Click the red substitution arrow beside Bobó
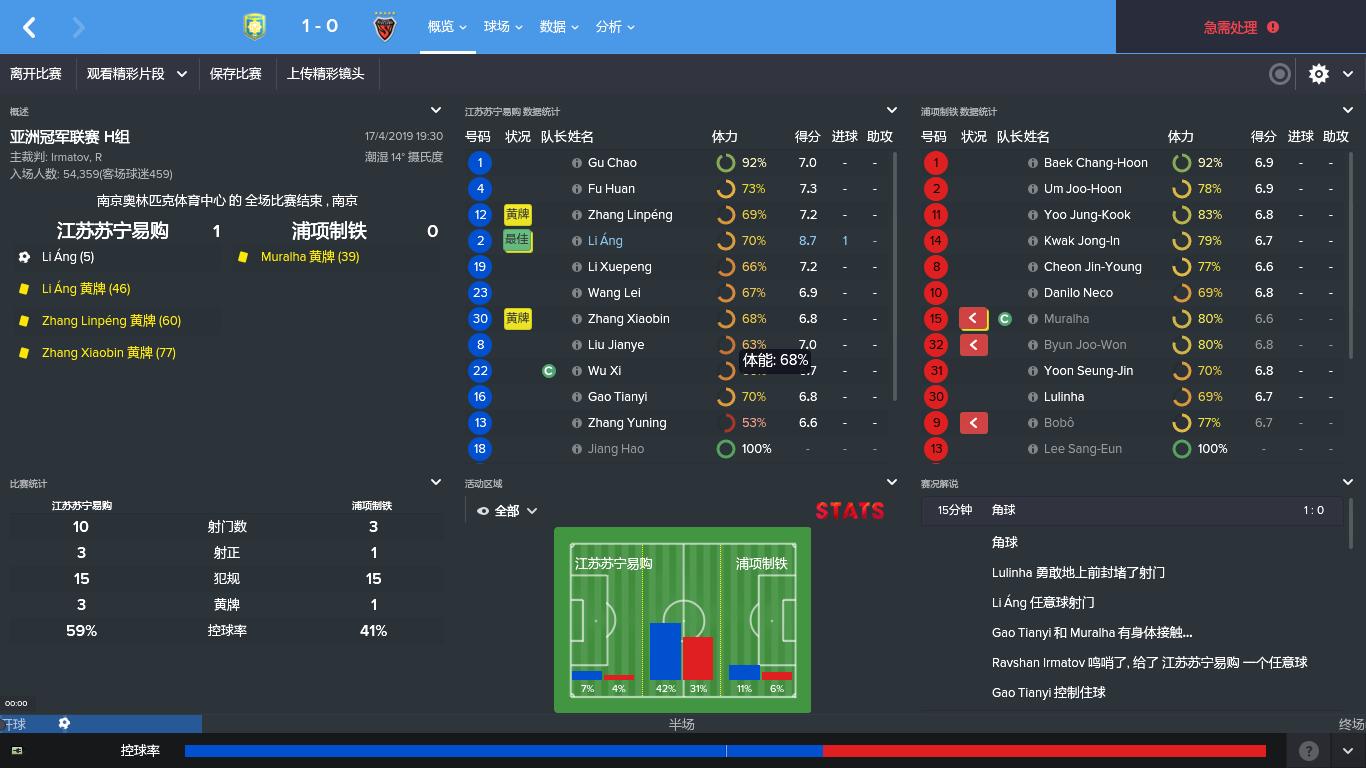Viewport: 1366px width, 768px height. (x=972, y=422)
